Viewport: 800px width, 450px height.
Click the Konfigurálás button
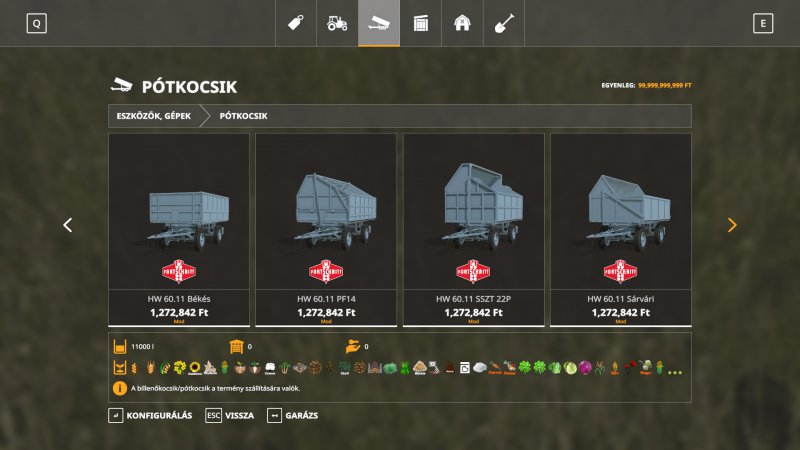coord(151,415)
